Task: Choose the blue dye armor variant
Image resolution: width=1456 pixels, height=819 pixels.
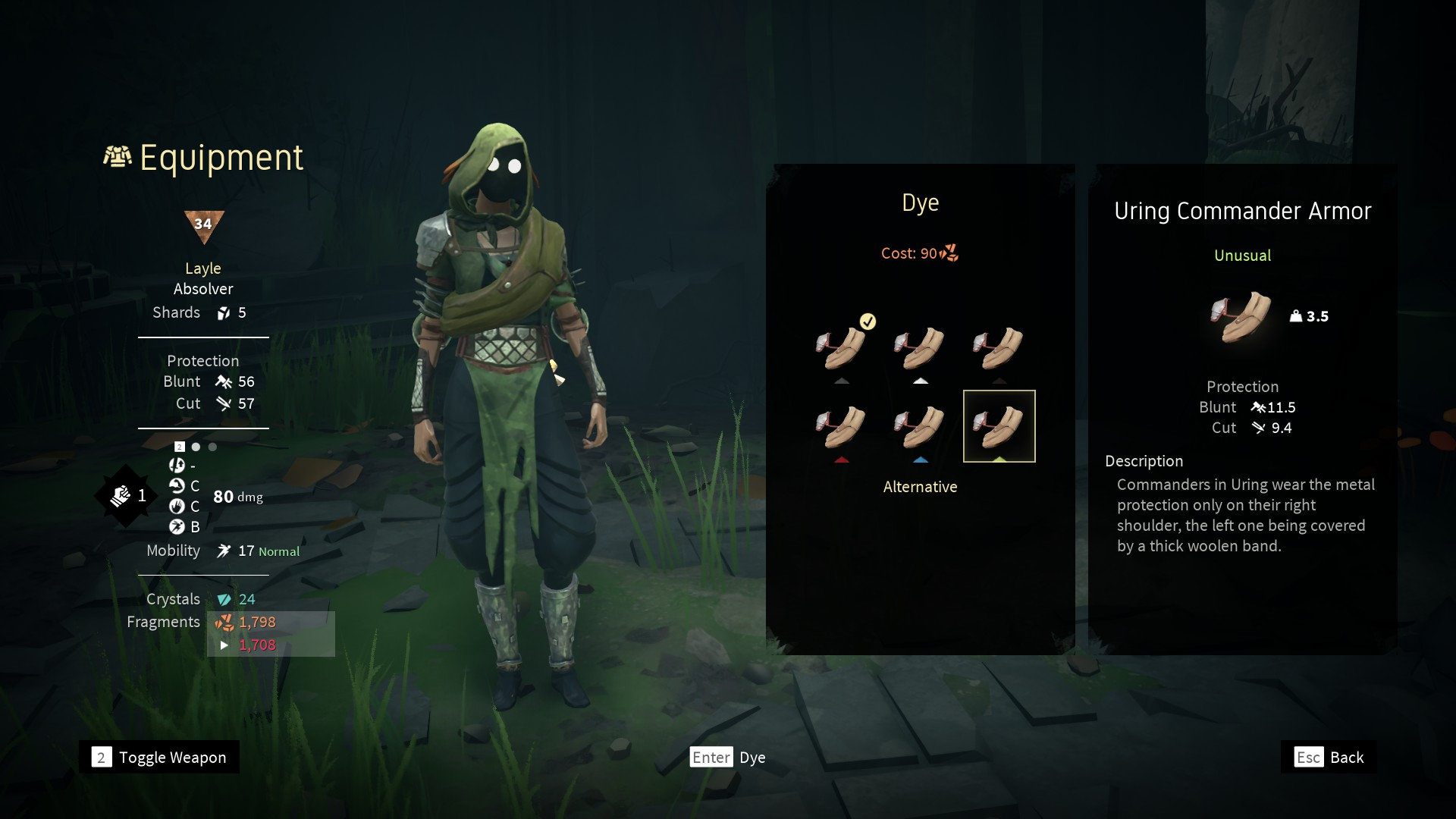Action: 920,426
